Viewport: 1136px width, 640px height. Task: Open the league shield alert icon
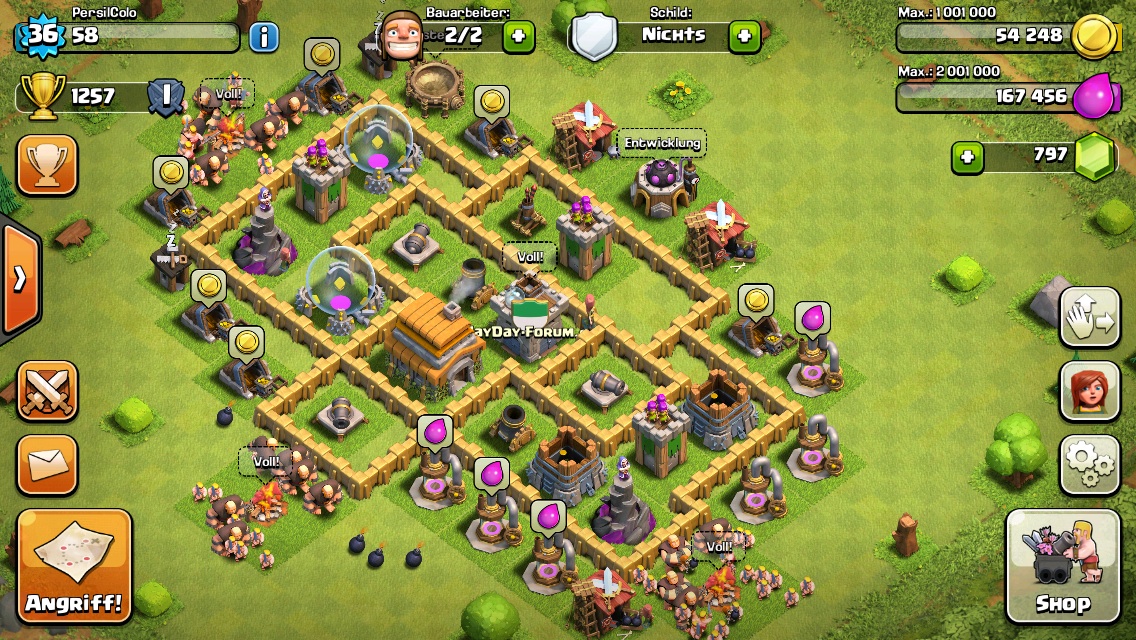(x=165, y=97)
